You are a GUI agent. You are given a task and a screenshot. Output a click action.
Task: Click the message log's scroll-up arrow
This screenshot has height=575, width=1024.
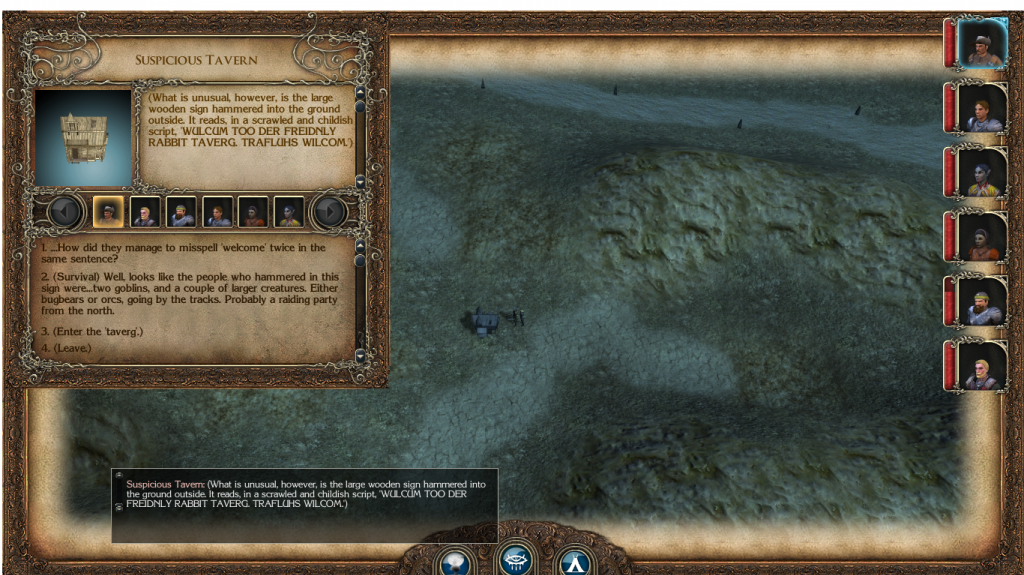(x=118, y=475)
